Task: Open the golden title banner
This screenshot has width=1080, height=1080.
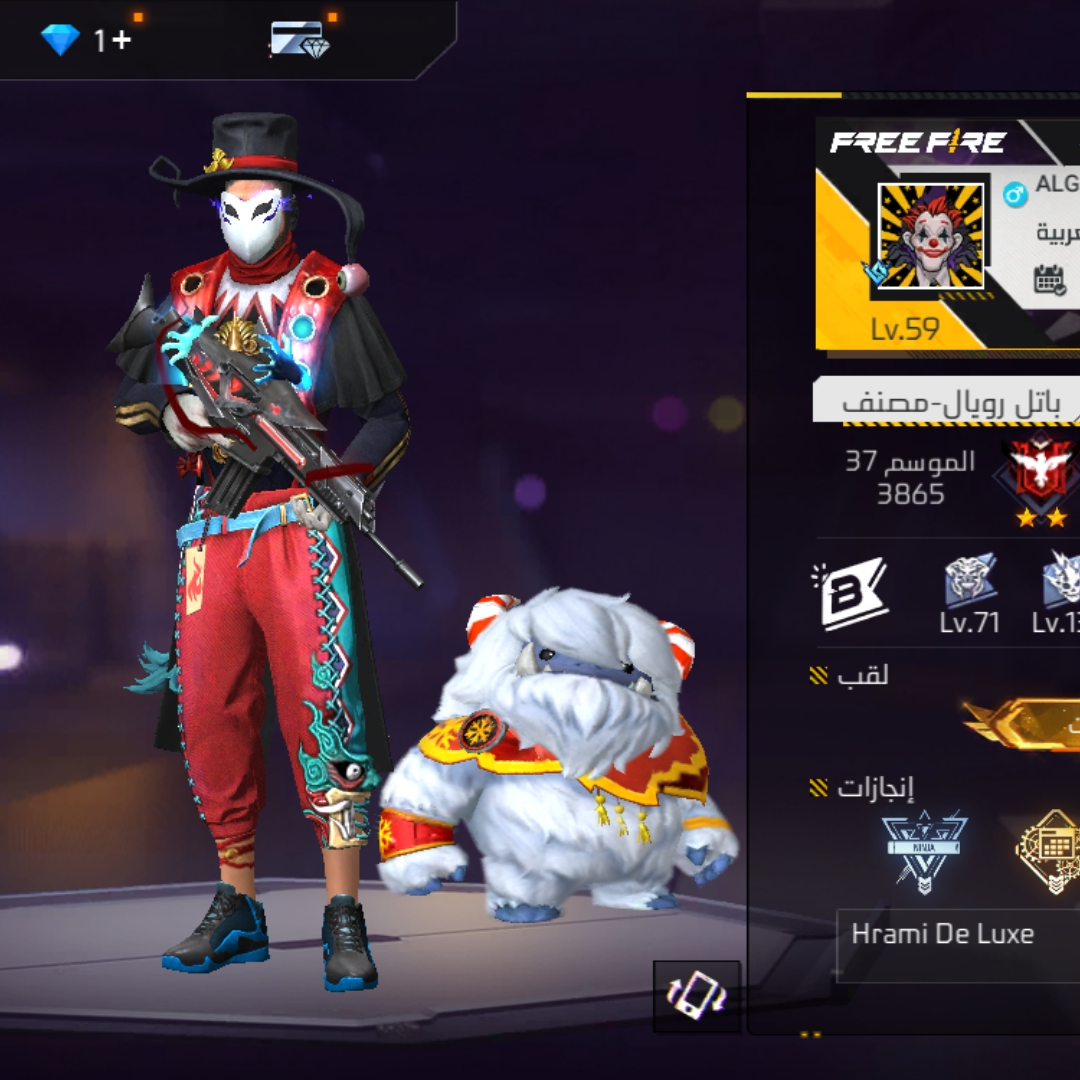Action: [1025, 723]
